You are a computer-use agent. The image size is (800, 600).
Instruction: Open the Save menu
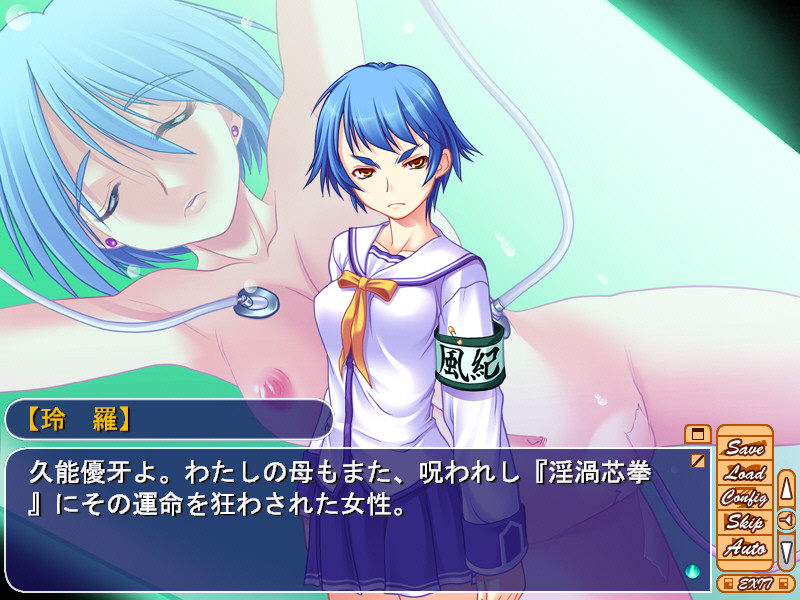click(744, 448)
